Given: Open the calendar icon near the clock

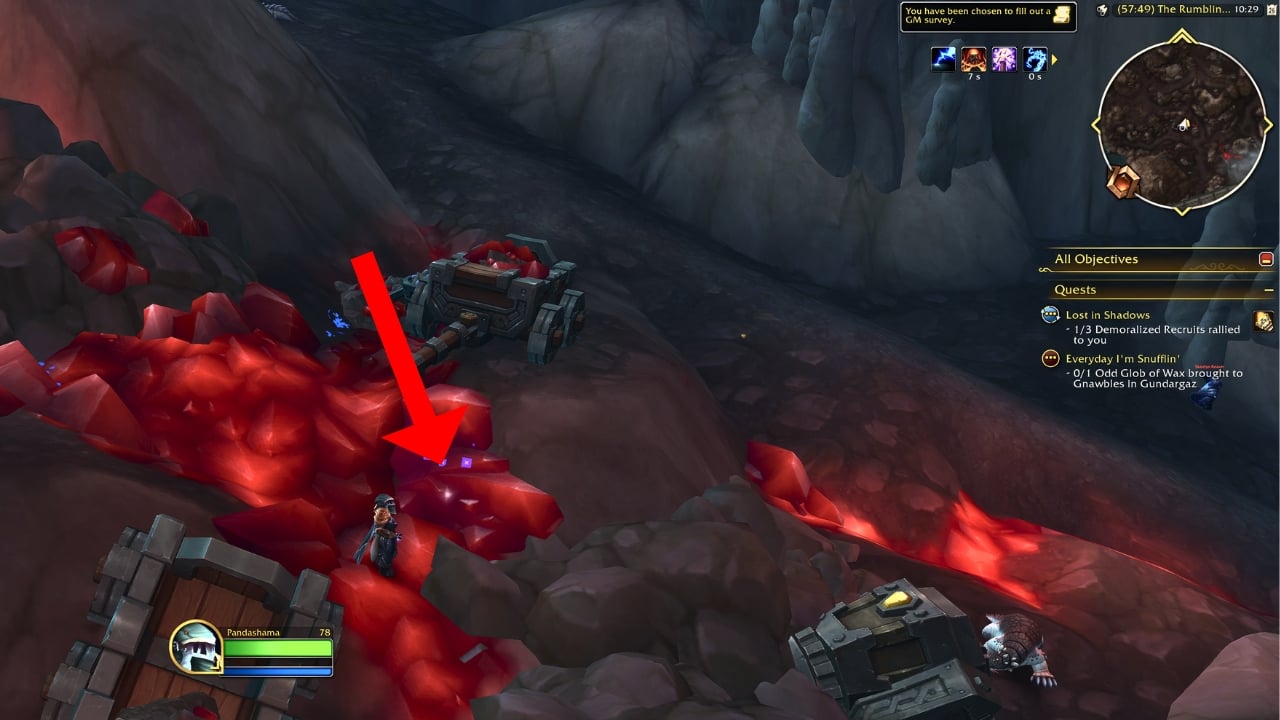Looking at the screenshot, I should click(1272, 8).
